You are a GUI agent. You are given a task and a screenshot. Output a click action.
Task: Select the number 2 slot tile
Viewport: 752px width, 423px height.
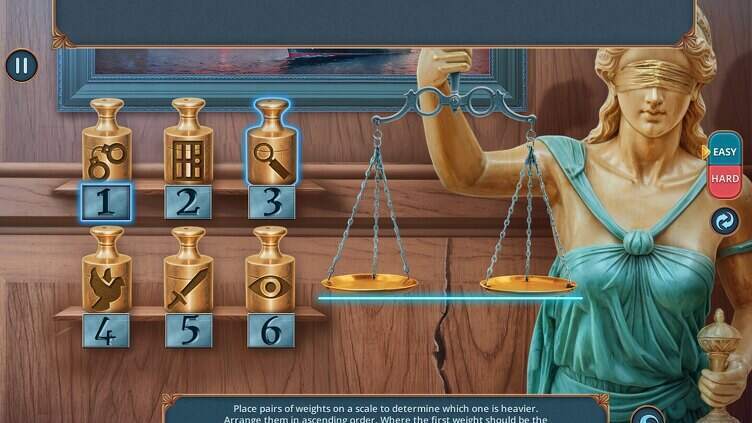click(189, 202)
